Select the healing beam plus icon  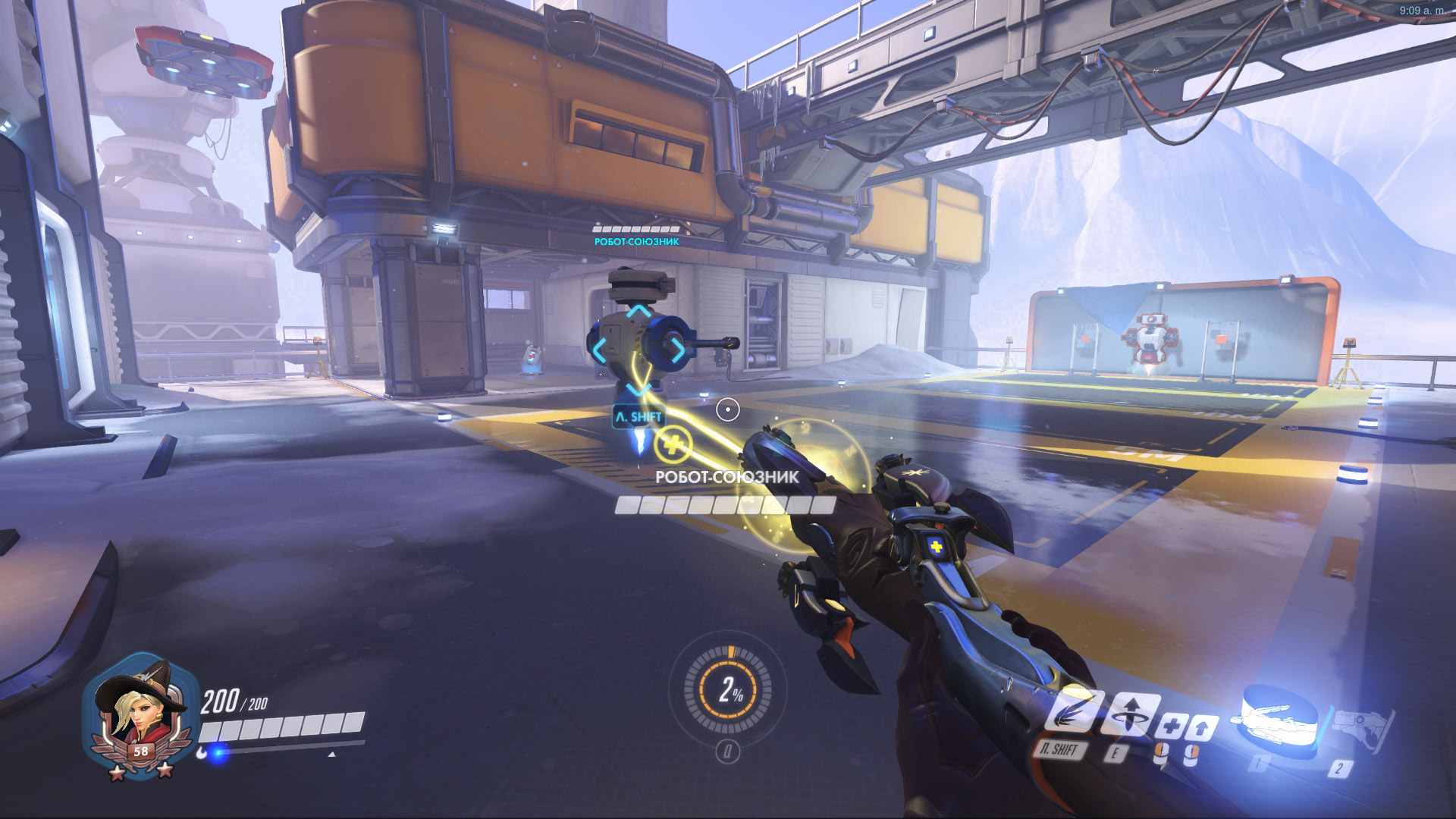pyautogui.click(x=1170, y=726)
